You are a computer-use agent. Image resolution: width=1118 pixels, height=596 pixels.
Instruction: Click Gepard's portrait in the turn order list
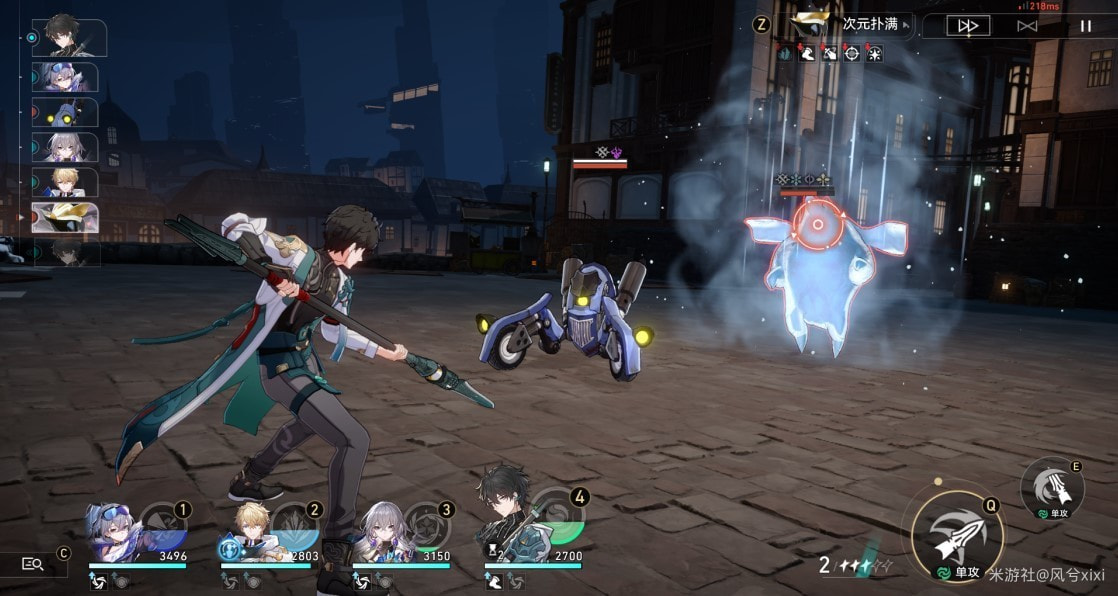coord(66,182)
